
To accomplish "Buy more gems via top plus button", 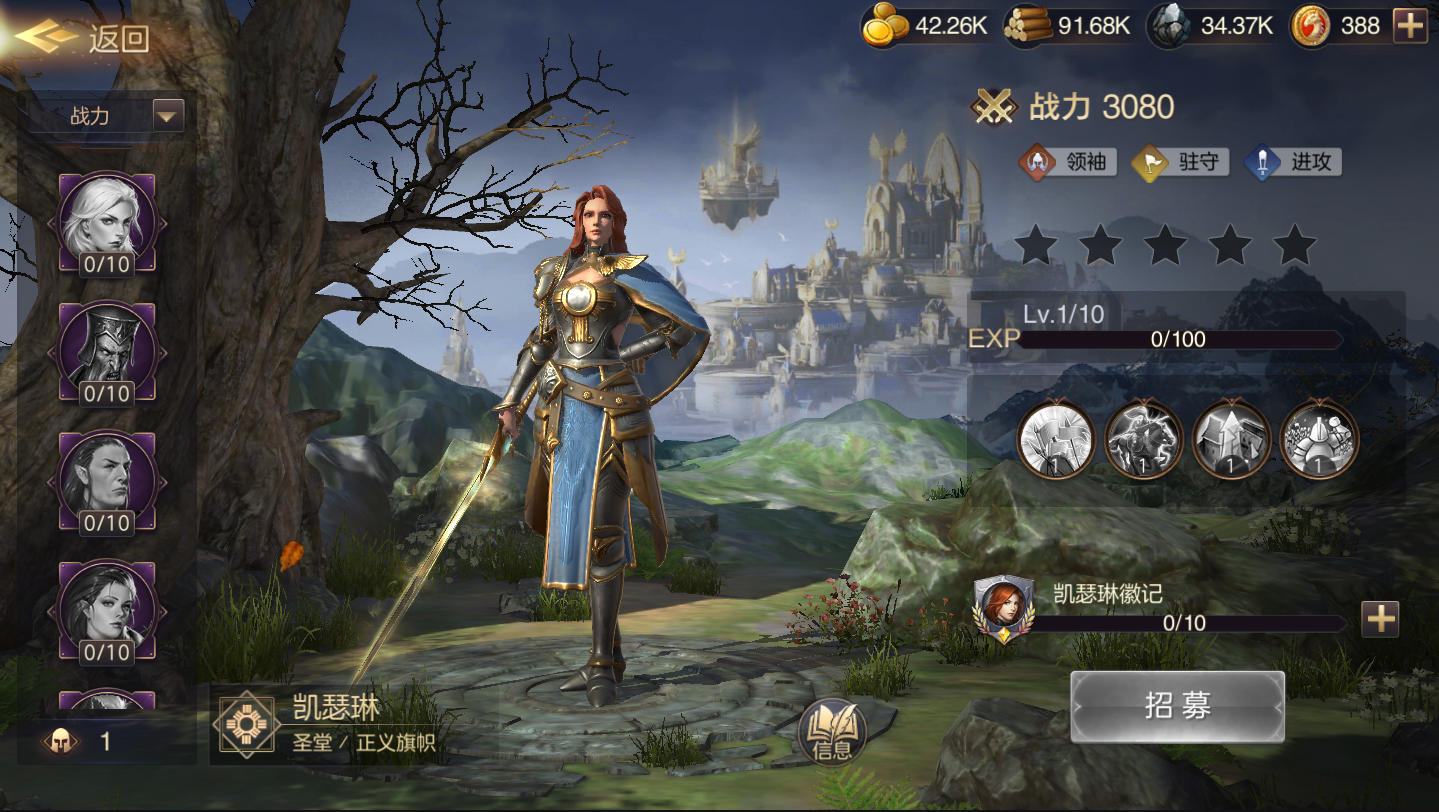I will [1410, 26].
